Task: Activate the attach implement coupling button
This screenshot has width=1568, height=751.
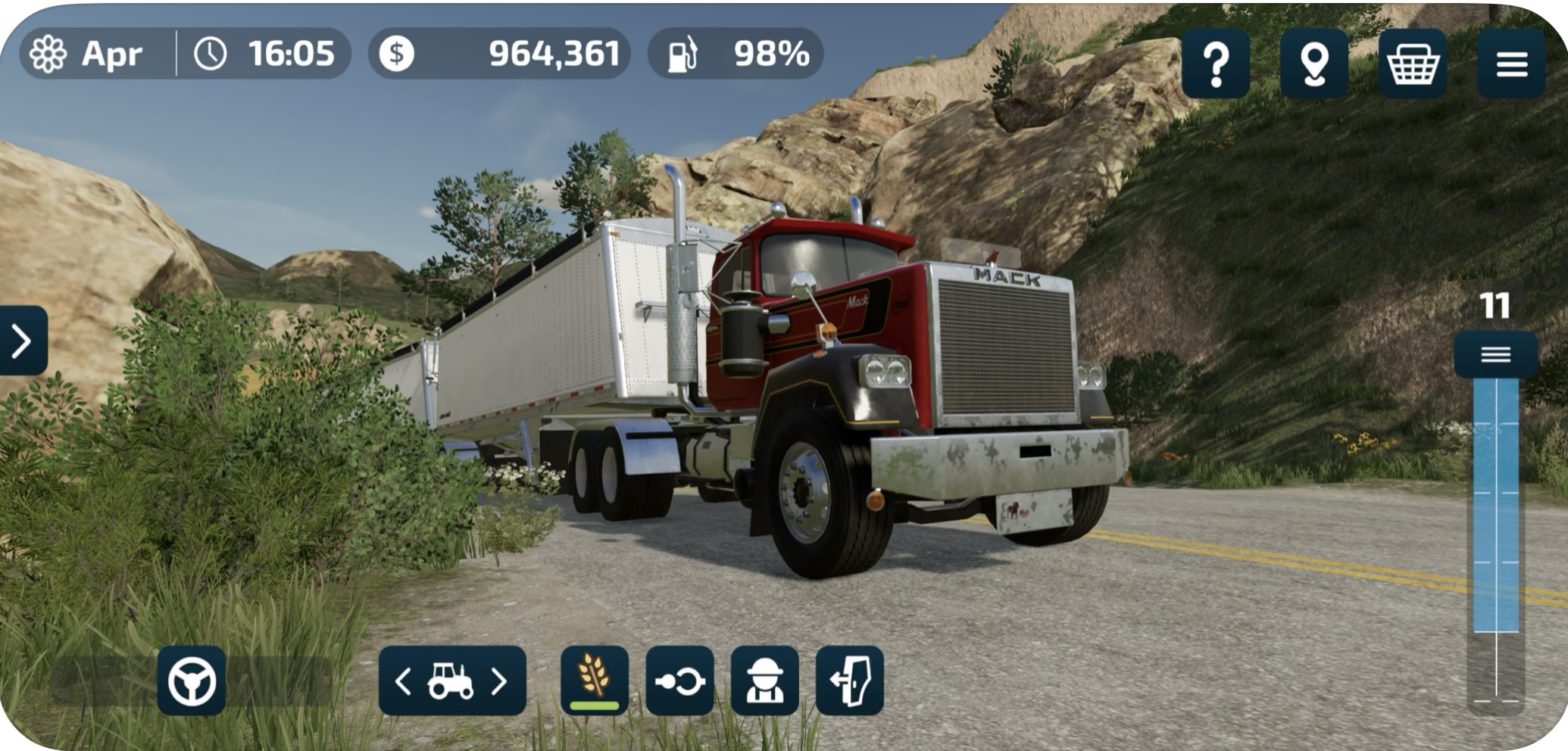Action: pyautogui.click(x=679, y=681)
